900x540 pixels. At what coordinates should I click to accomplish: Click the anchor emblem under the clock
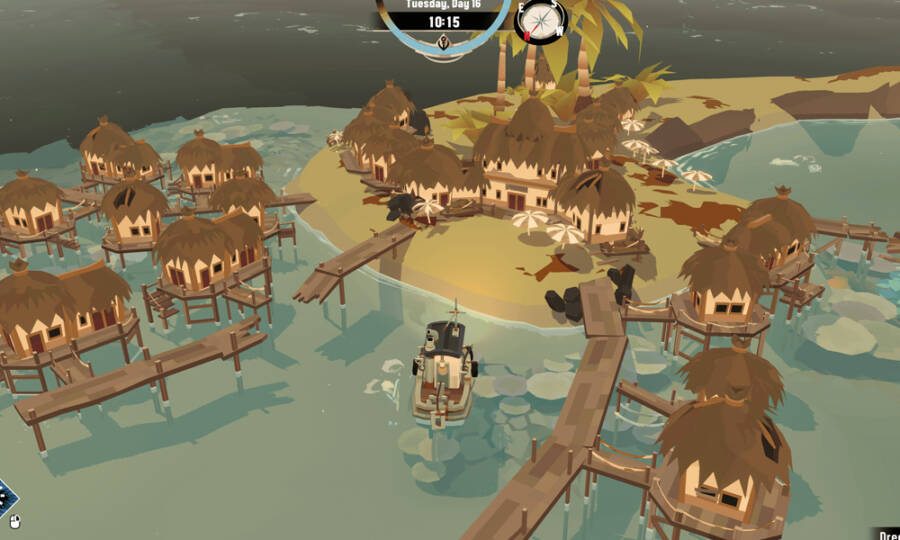pos(444,42)
